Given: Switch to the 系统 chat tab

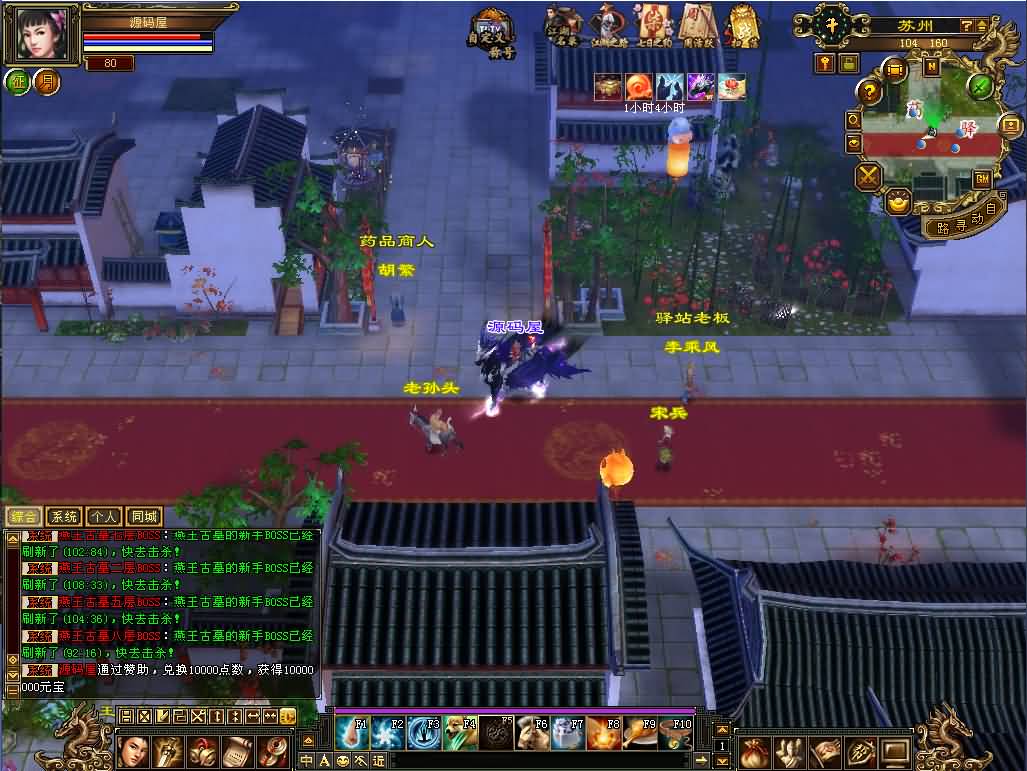Looking at the screenshot, I should (x=64, y=517).
